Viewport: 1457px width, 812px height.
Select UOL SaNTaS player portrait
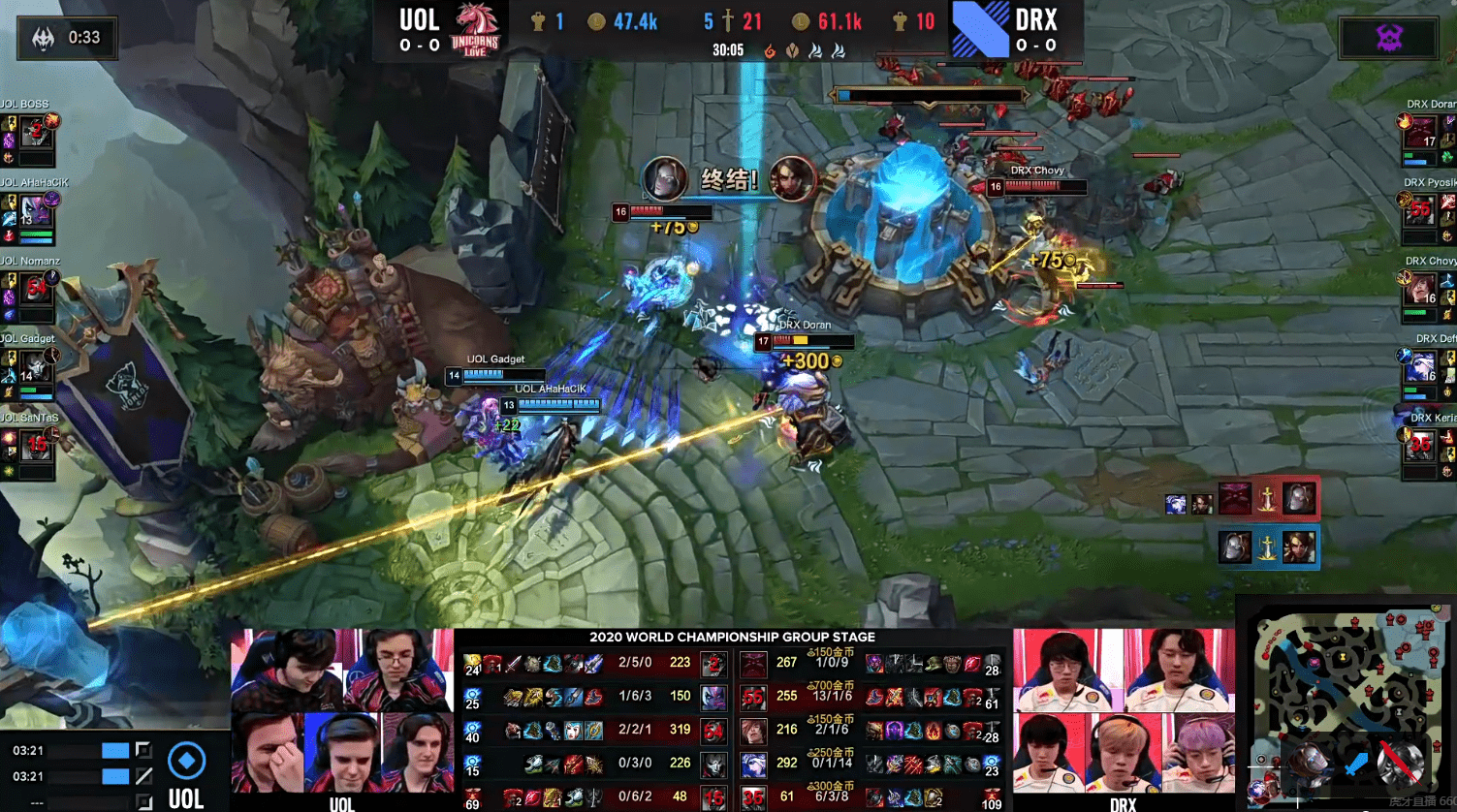tap(36, 446)
